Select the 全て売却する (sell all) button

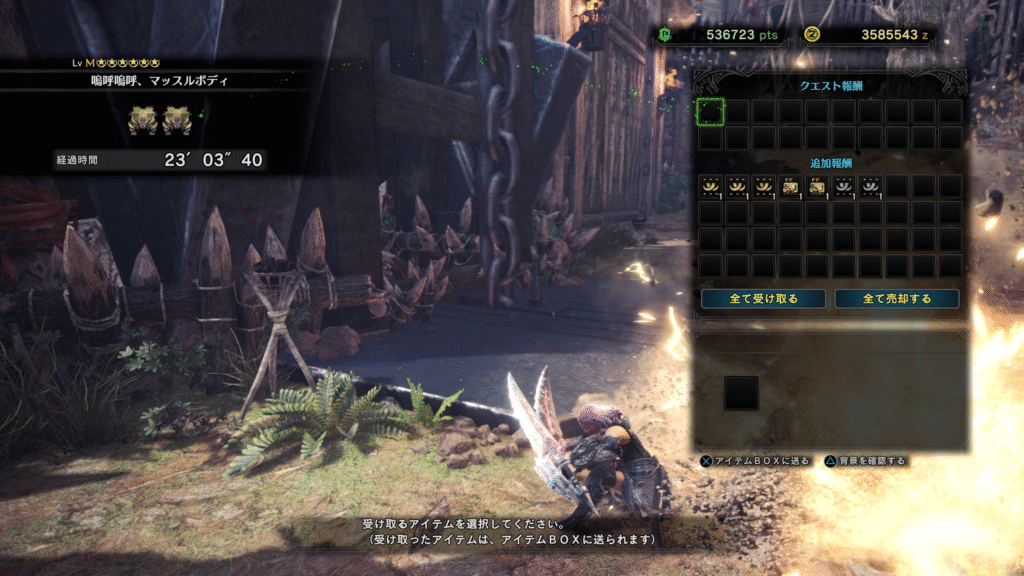896,299
